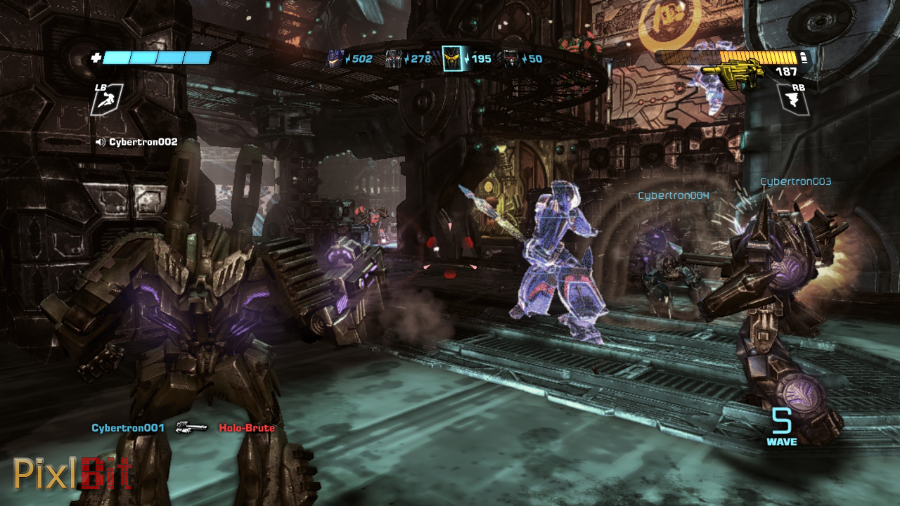Click the PixlBit watermark logo
This screenshot has height=506, width=900.
[x=72, y=472]
